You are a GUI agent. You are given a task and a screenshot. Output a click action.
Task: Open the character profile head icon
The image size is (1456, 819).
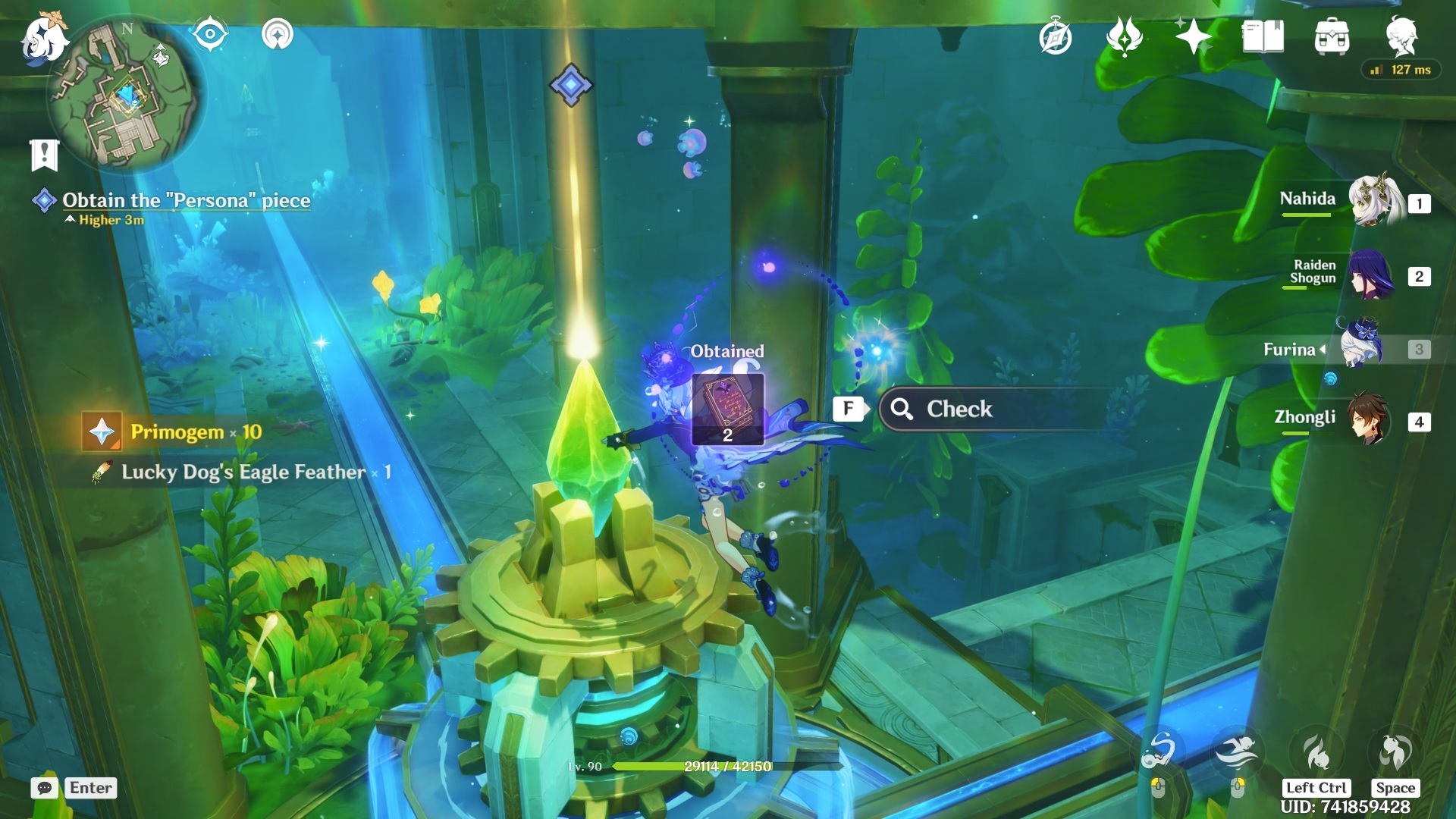tap(1401, 36)
